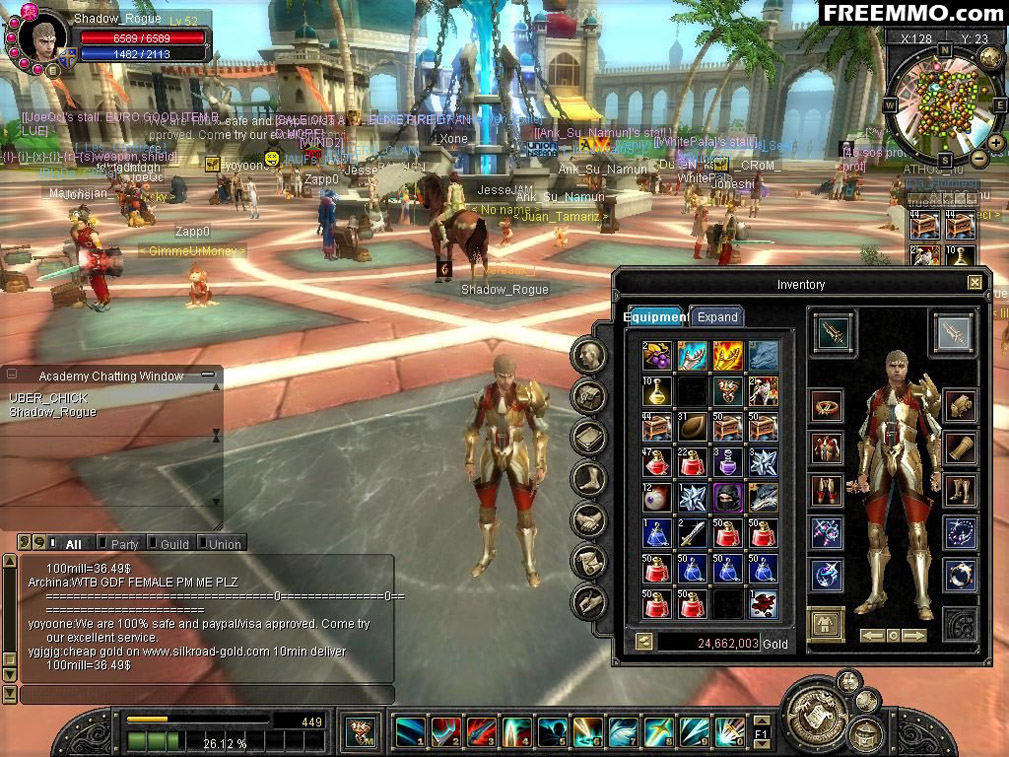Open the handshake side menu button
The image size is (1009, 757).
(589, 520)
